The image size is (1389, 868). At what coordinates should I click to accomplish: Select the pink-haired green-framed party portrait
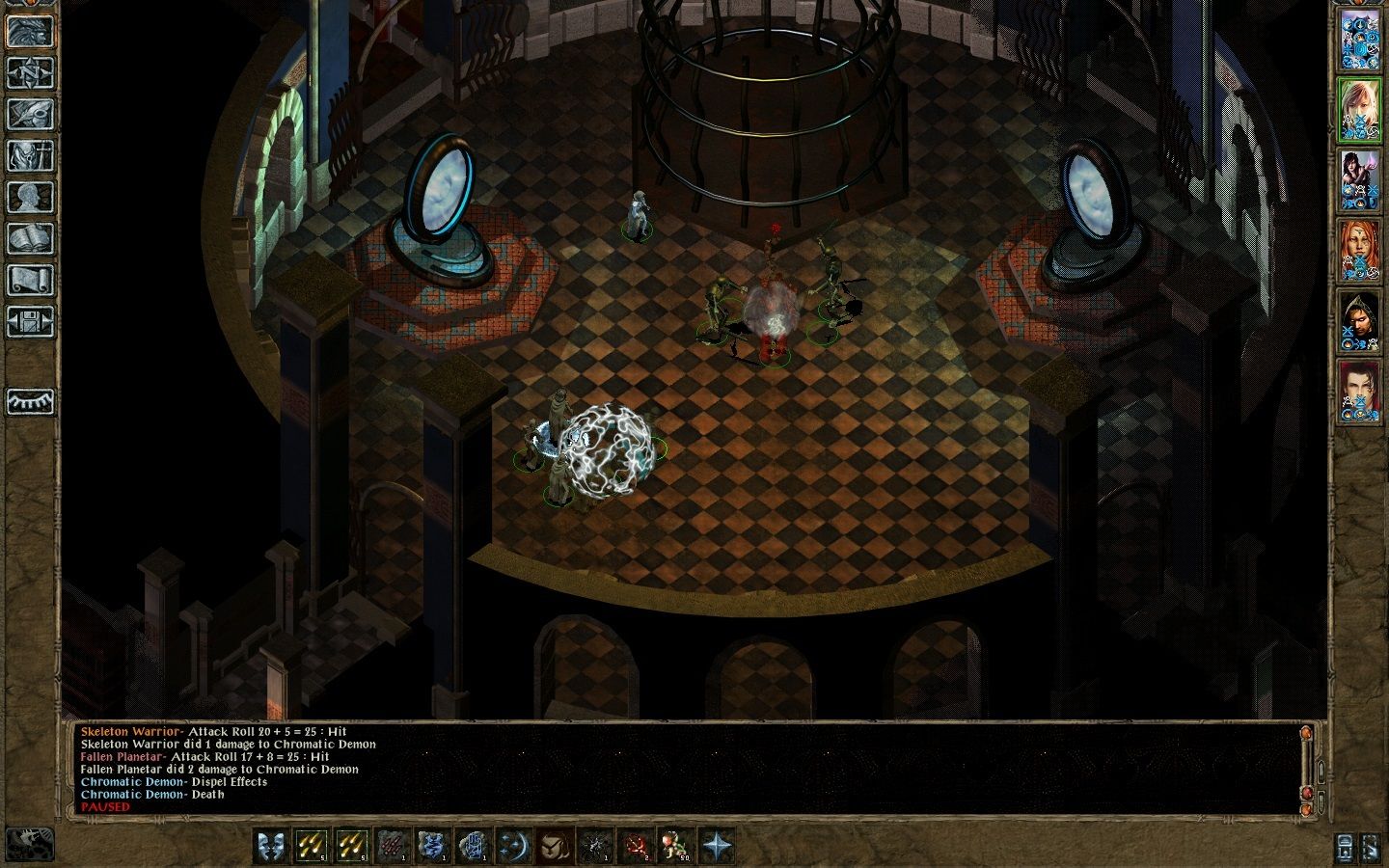click(1358, 110)
